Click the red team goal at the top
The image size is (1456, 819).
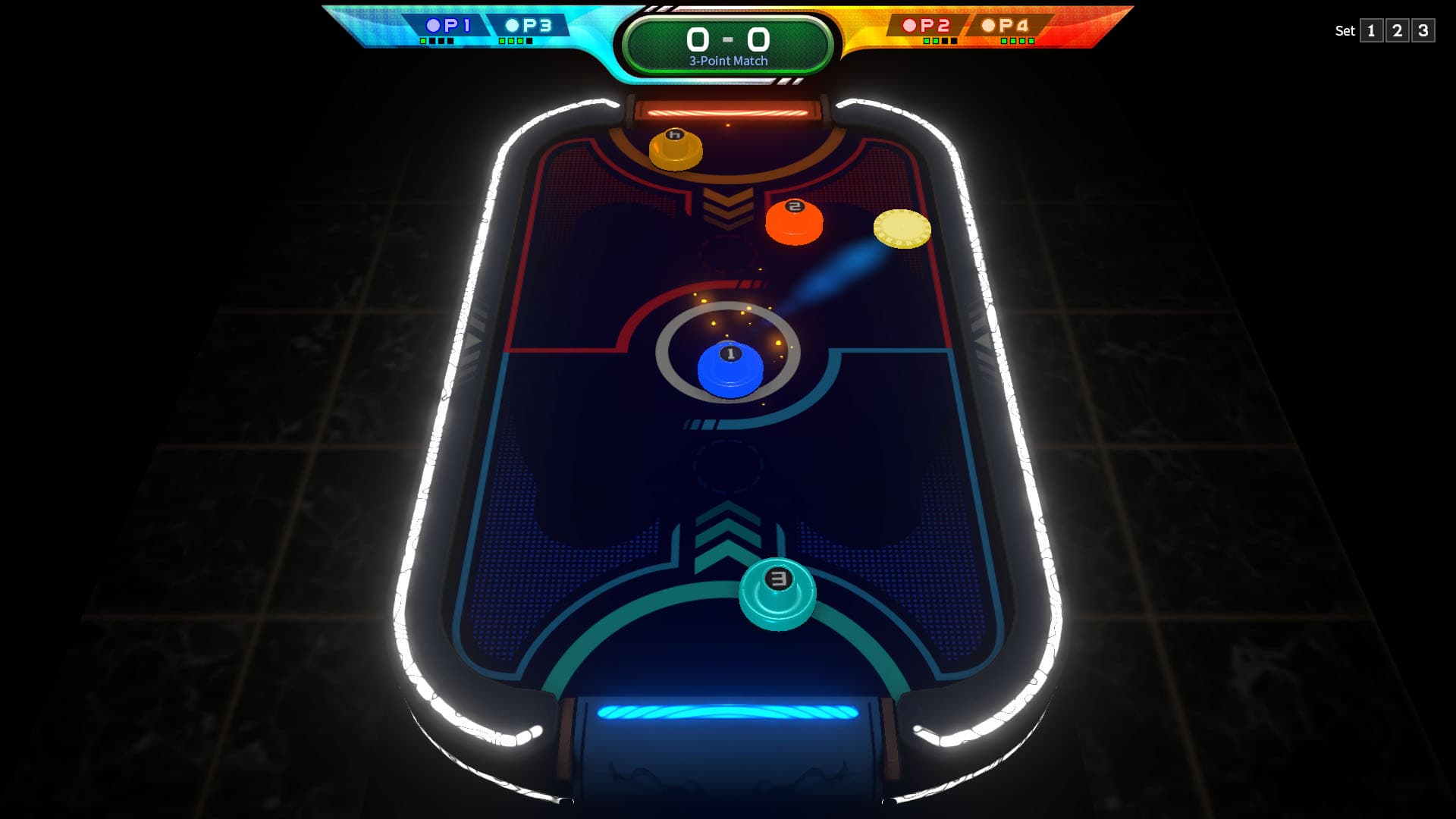click(x=728, y=111)
